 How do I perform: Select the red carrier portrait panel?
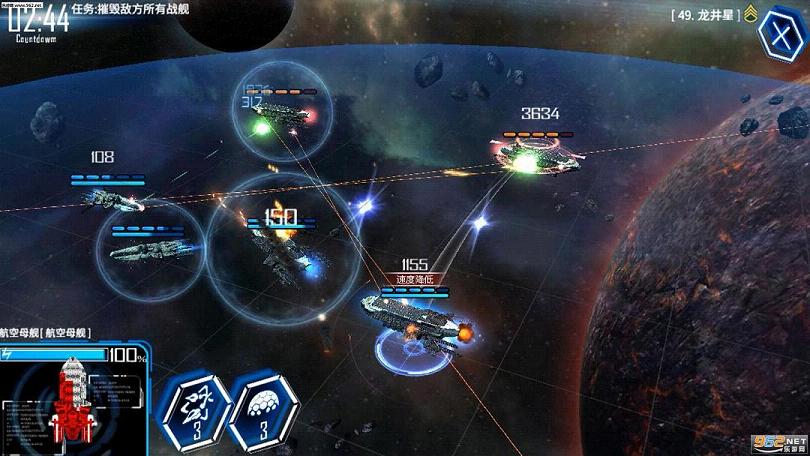click(70, 402)
